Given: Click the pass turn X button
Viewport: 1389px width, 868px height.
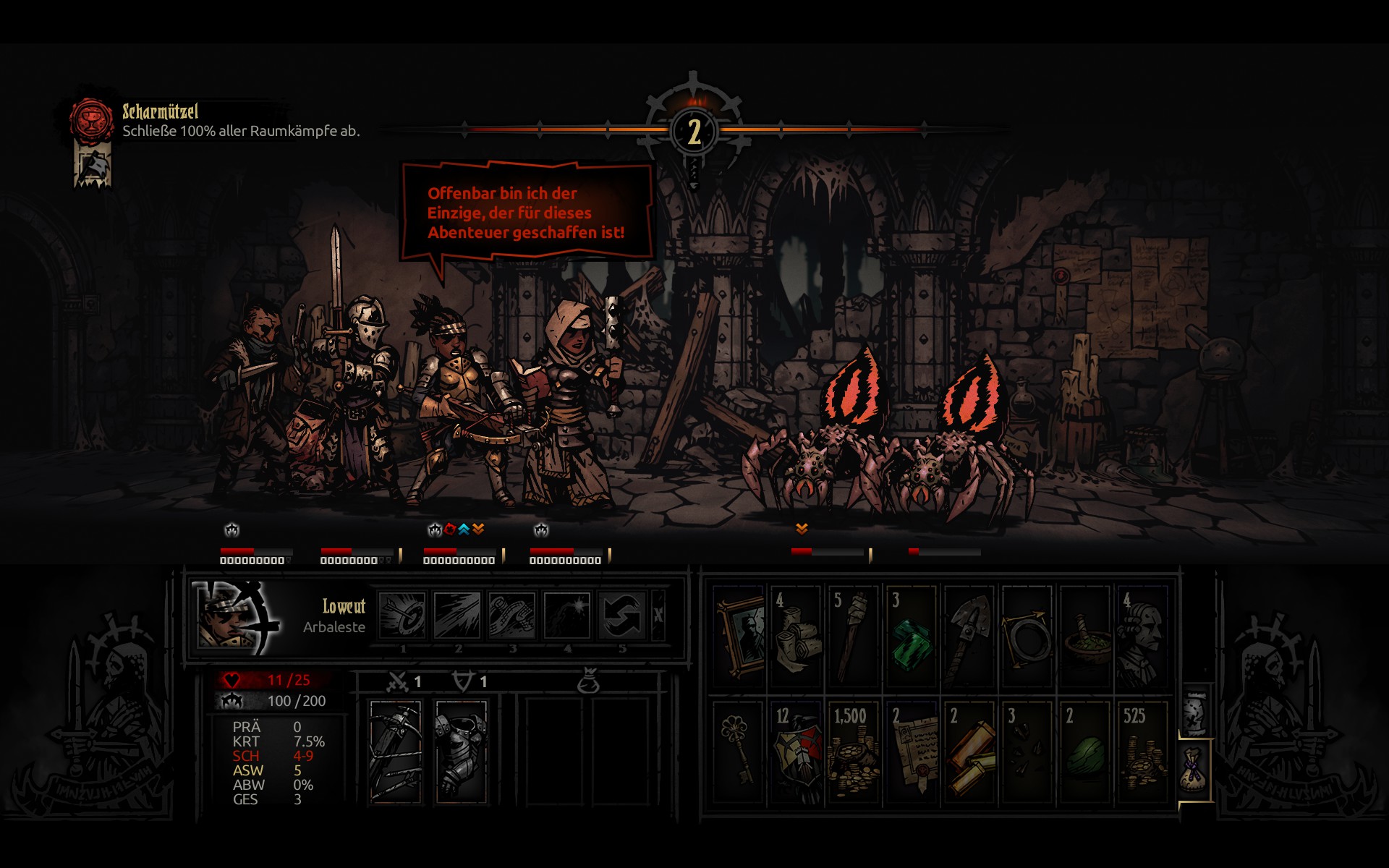Looking at the screenshot, I should pos(658,616).
